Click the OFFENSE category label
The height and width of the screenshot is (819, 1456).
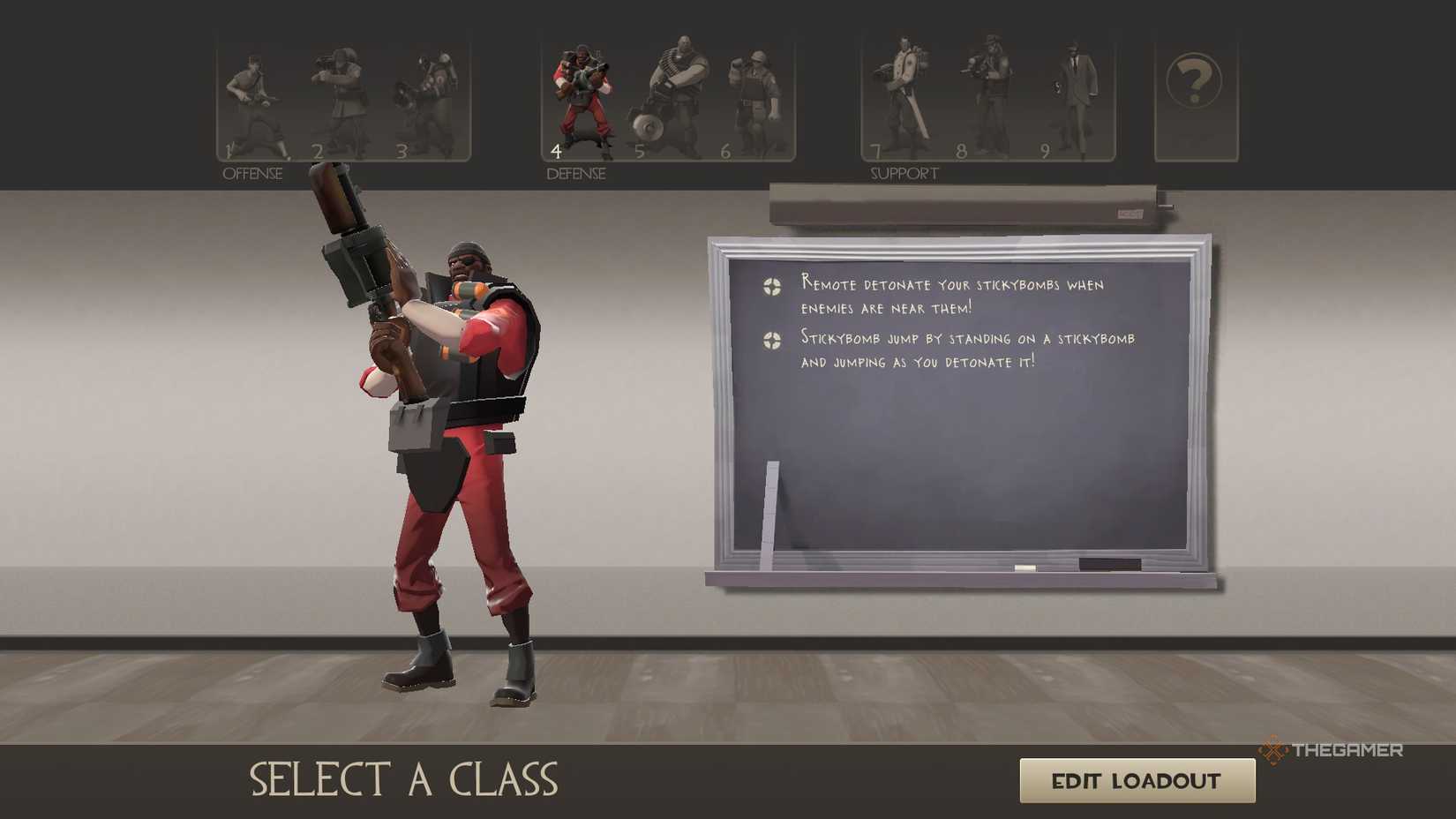point(254,173)
